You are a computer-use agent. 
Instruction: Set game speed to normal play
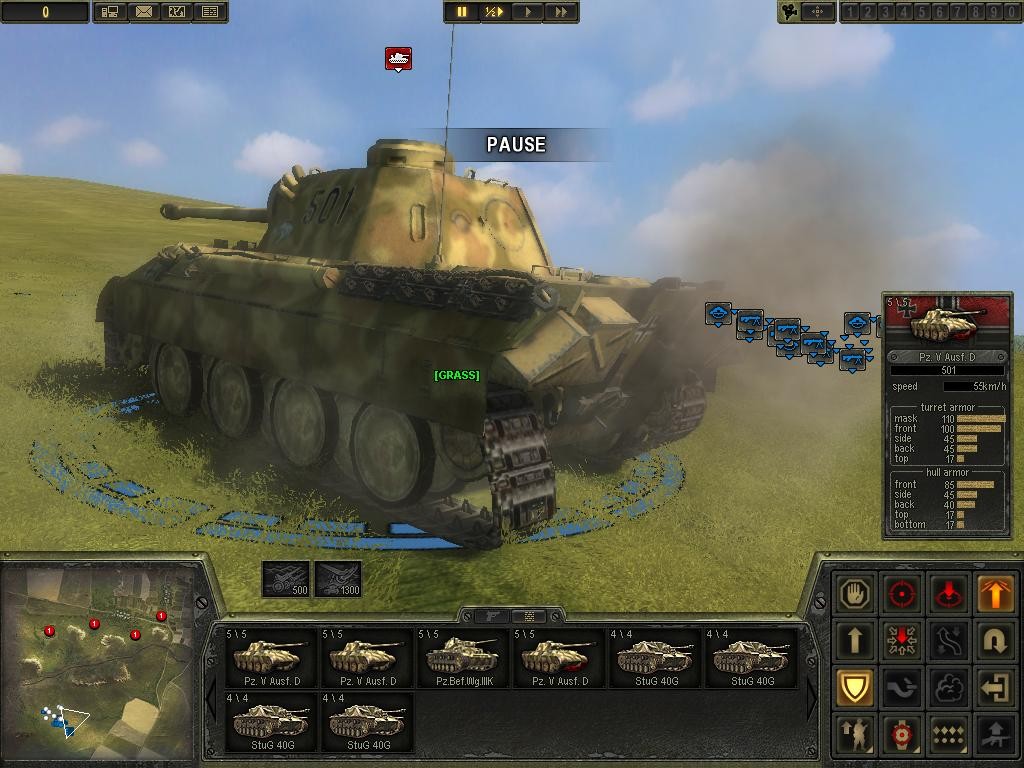click(x=527, y=12)
